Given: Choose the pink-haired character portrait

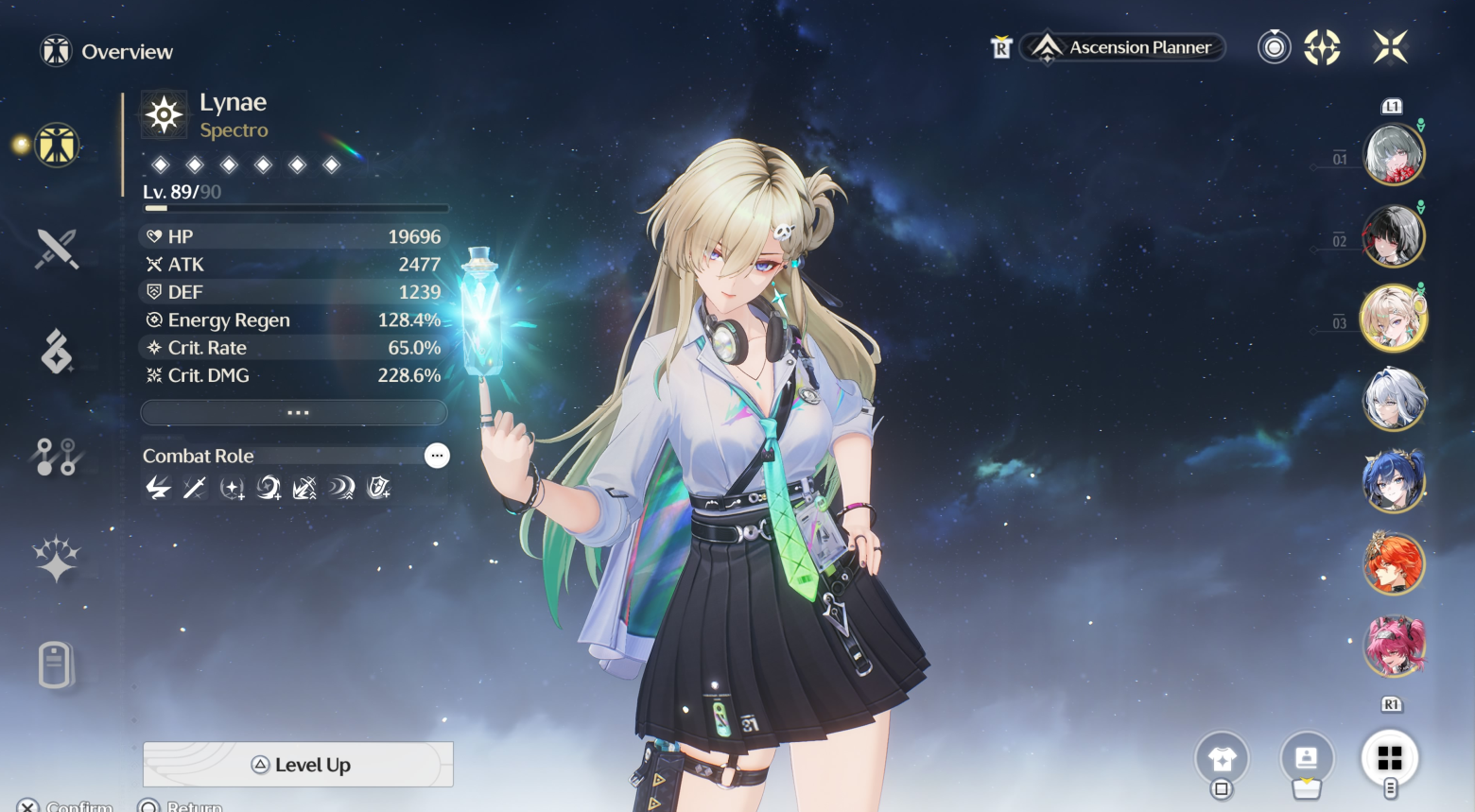Looking at the screenshot, I should click(x=1394, y=646).
